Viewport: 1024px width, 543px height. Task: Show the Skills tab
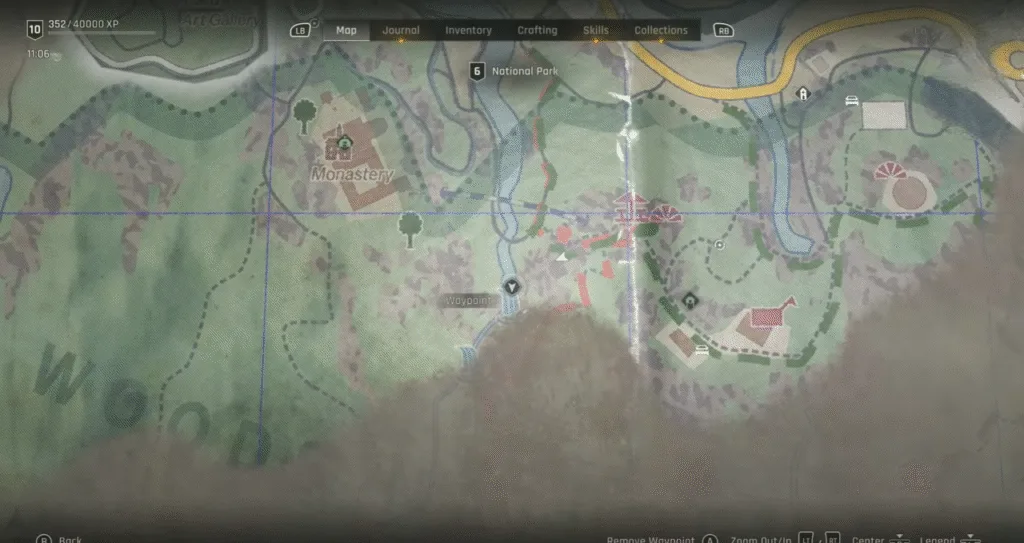pos(595,30)
